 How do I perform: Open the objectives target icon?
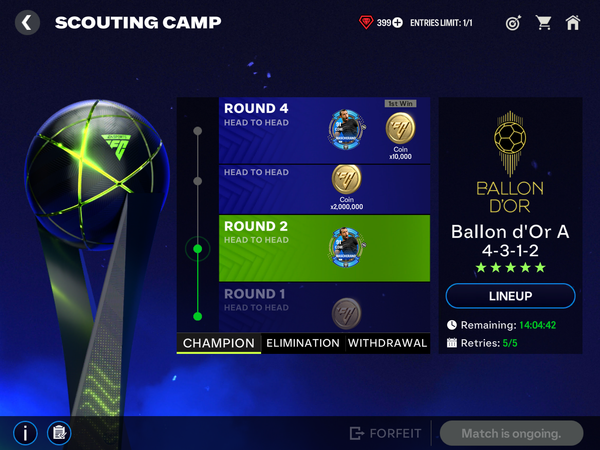(x=513, y=22)
